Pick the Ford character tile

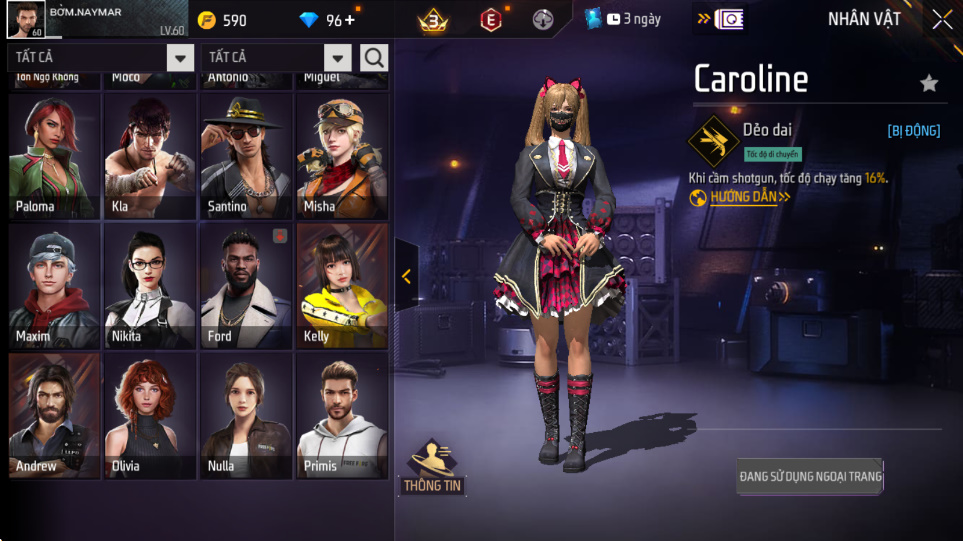[x=246, y=286]
